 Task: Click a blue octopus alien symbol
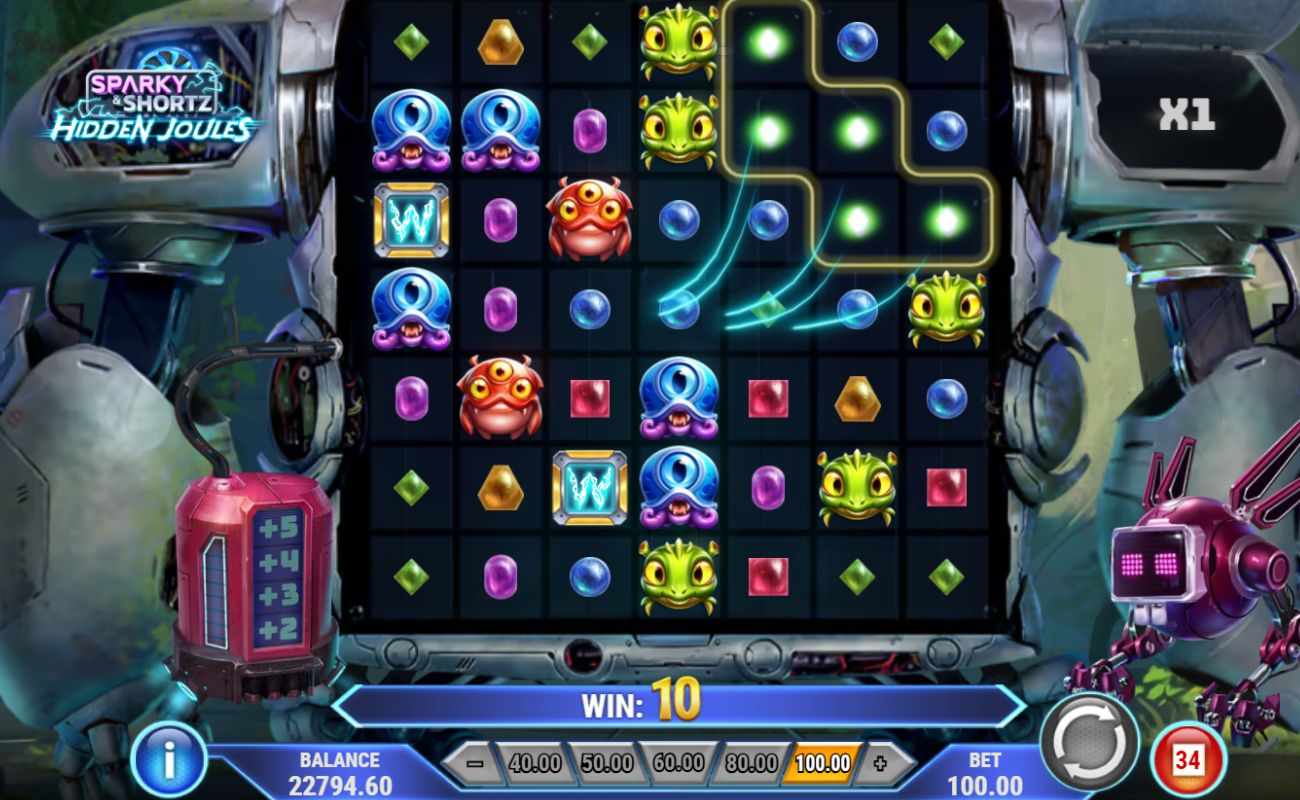pyautogui.click(x=413, y=132)
